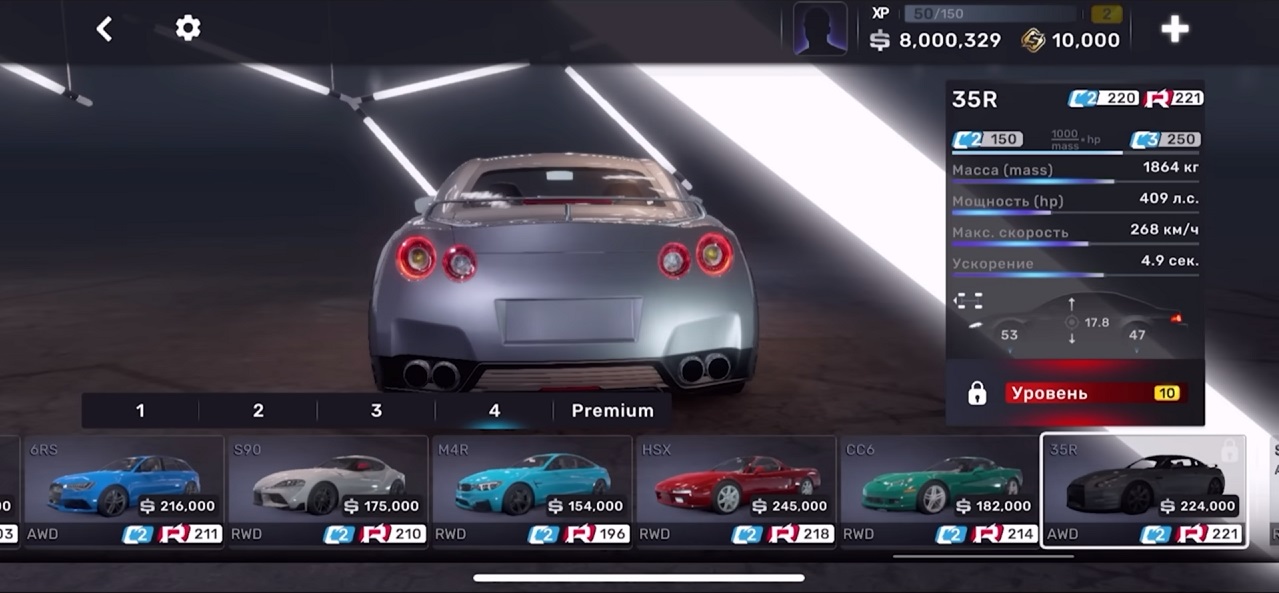Select the red HSX car card
This screenshot has width=1279, height=593.
(736, 490)
